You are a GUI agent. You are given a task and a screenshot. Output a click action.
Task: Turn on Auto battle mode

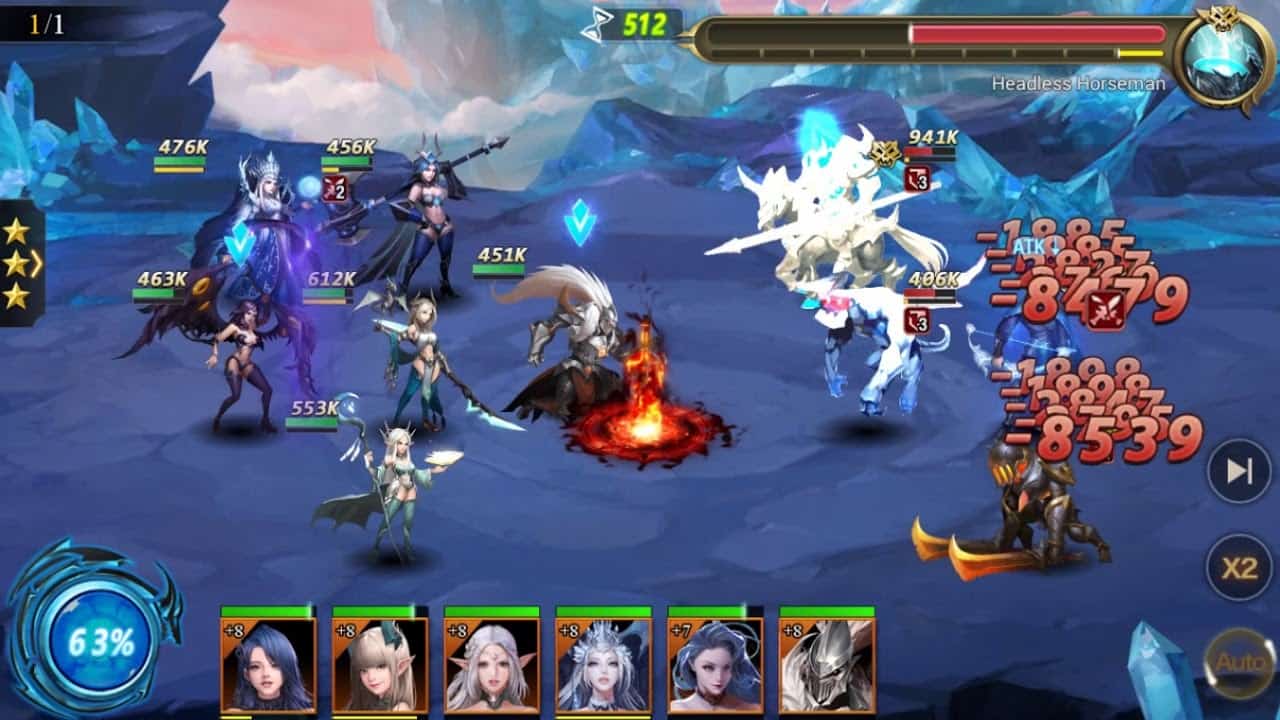[1239, 662]
